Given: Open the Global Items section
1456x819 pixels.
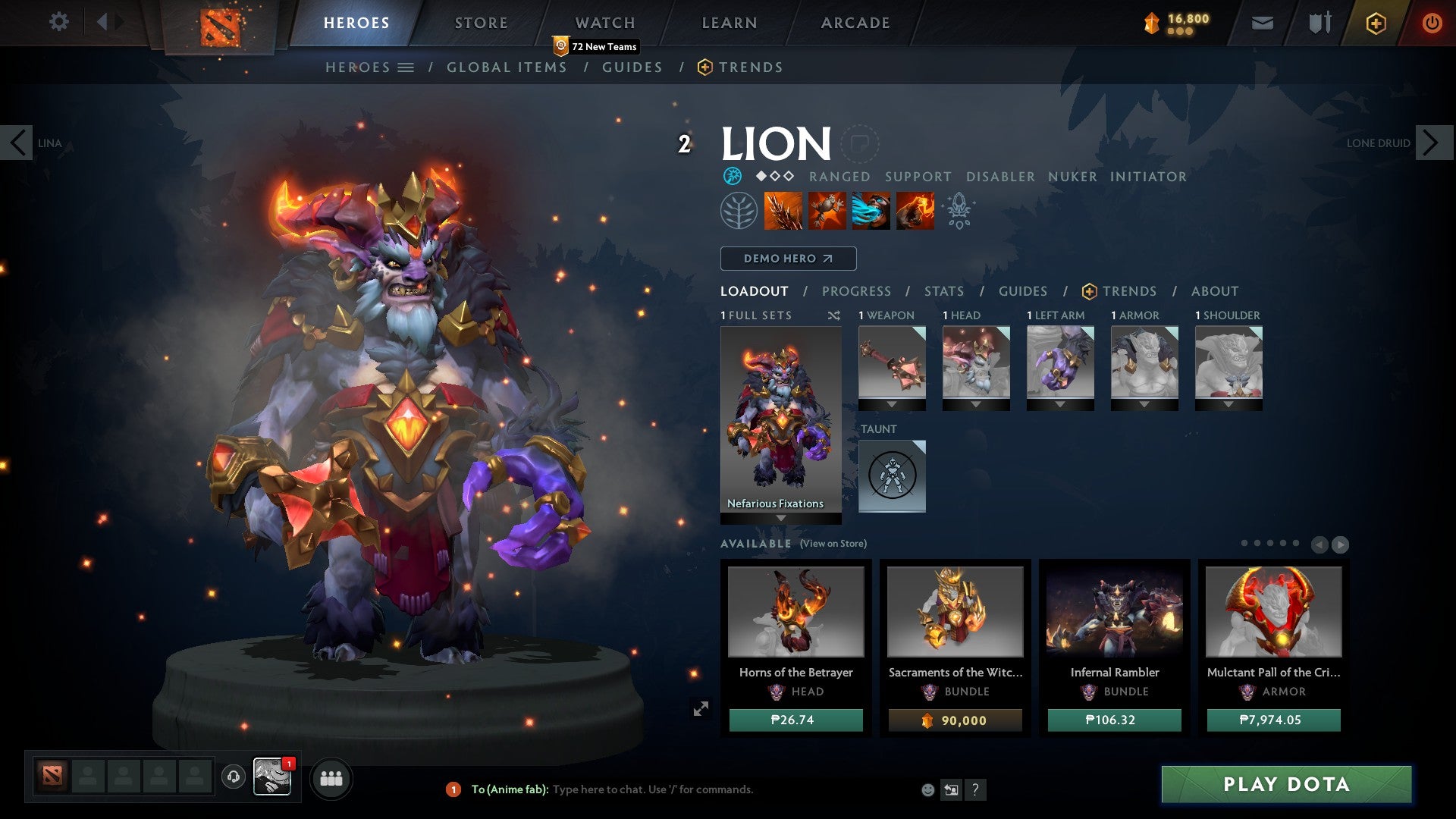Looking at the screenshot, I should [507, 67].
